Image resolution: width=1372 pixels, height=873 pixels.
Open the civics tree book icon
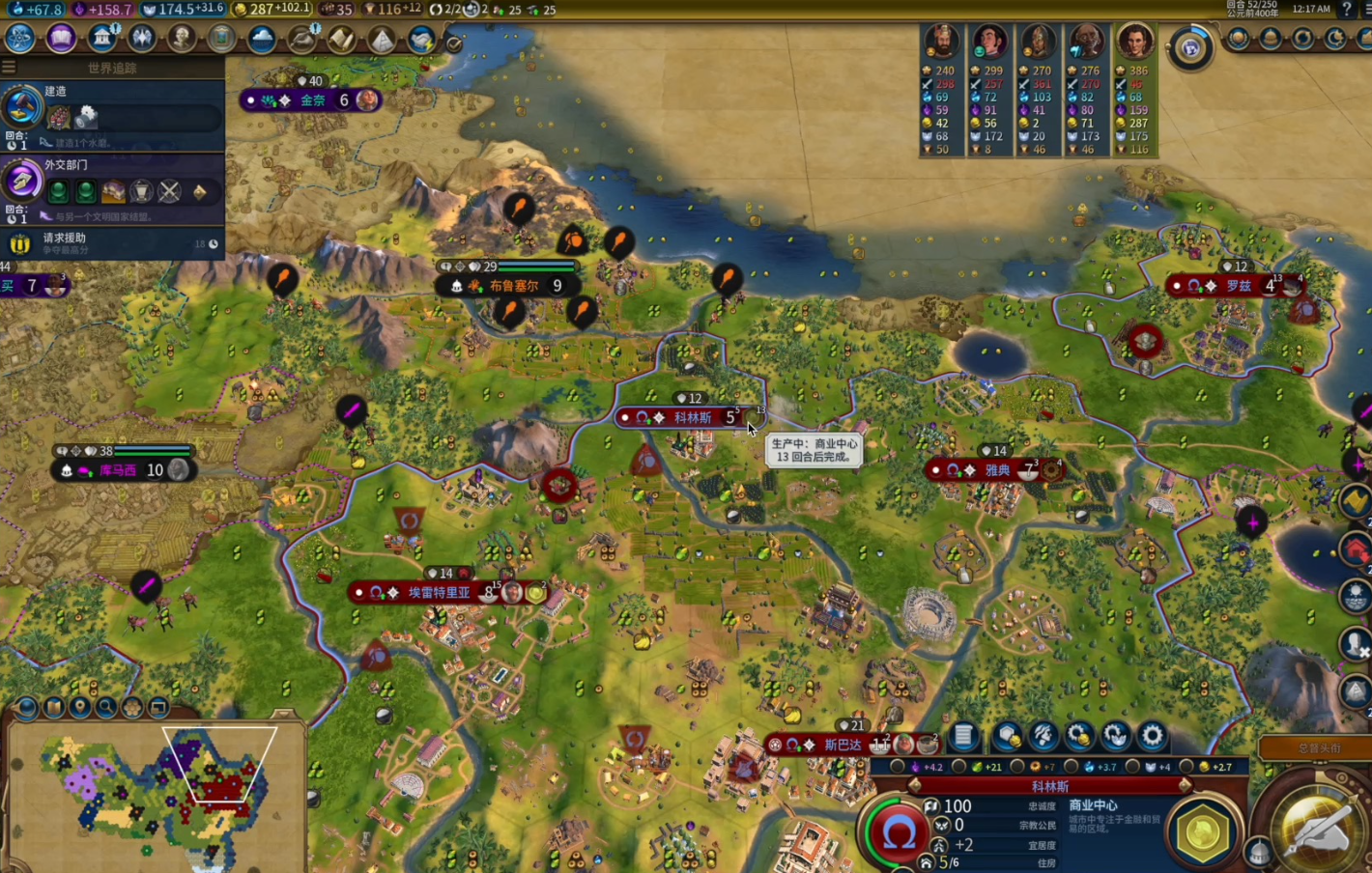tap(61, 39)
